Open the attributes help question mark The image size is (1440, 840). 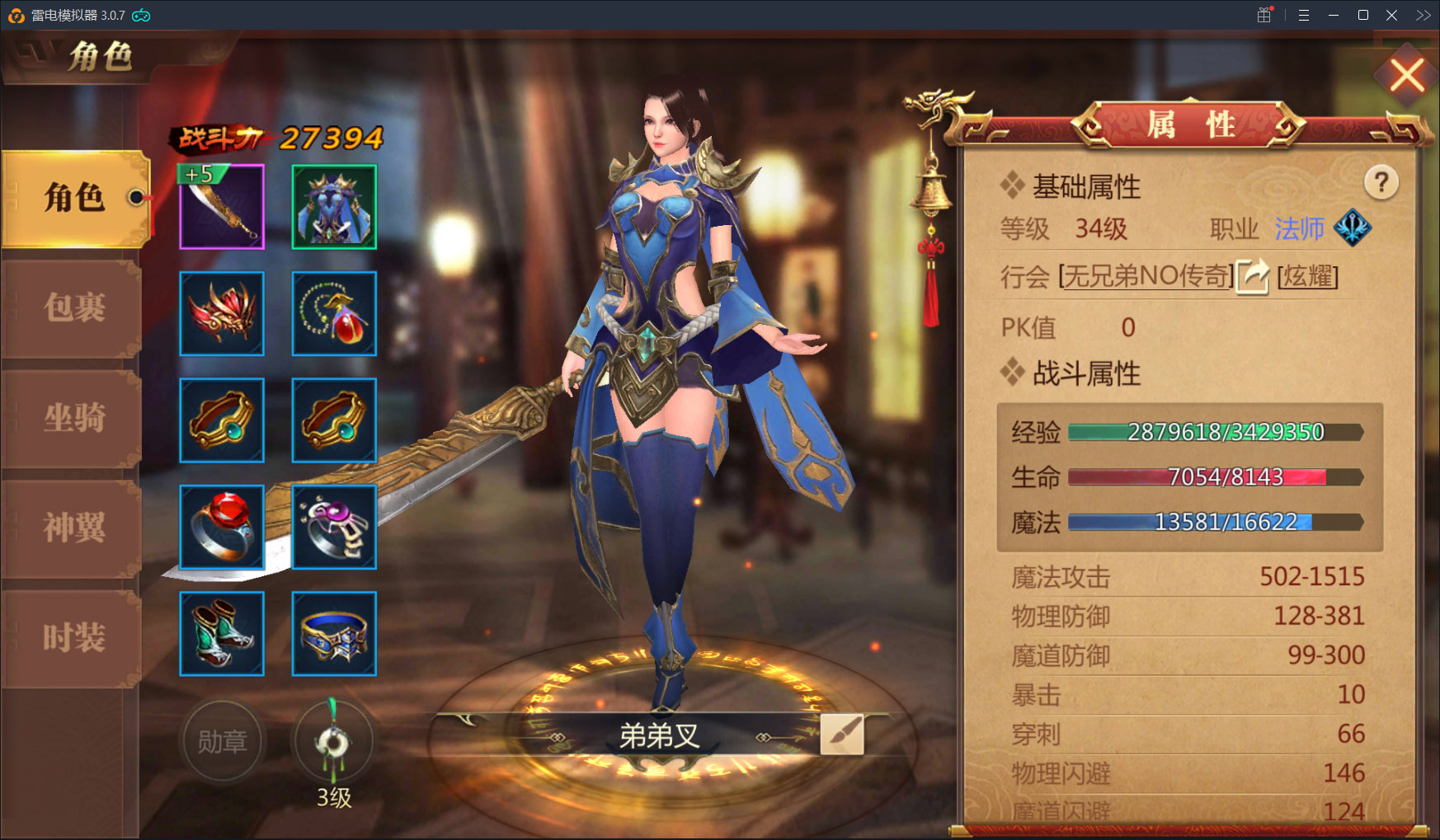pyautogui.click(x=1381, y=182)
